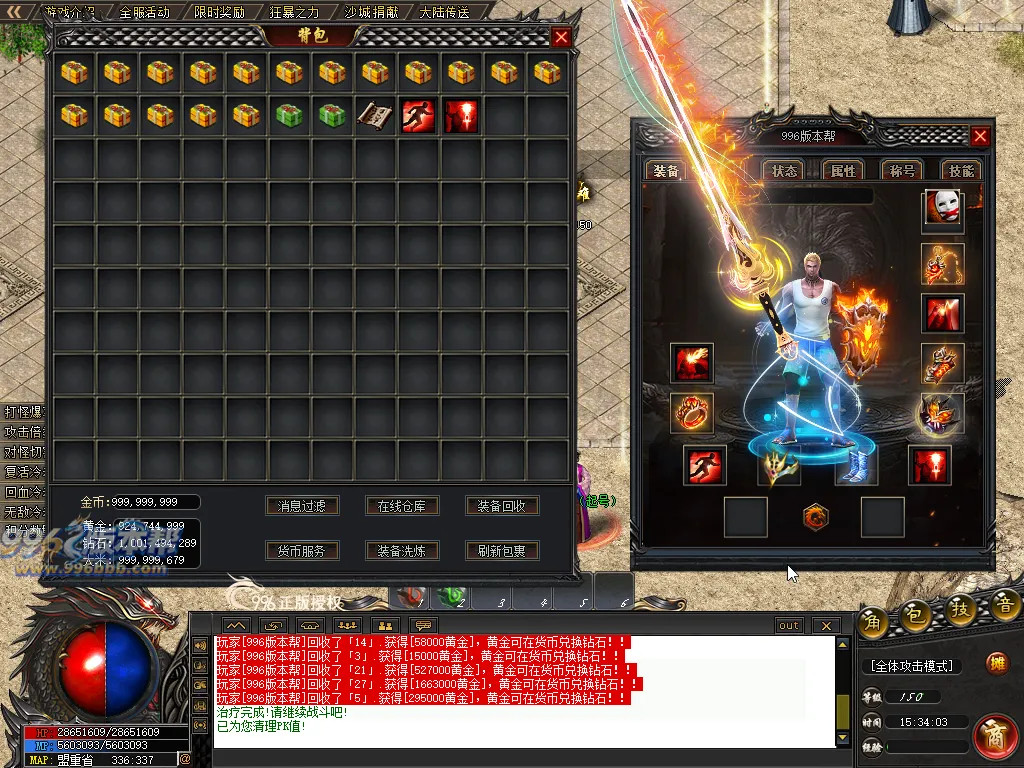Open 装备洗炼 equipment refining
This screenshot has height=768, width=1024.
point(402,550)
